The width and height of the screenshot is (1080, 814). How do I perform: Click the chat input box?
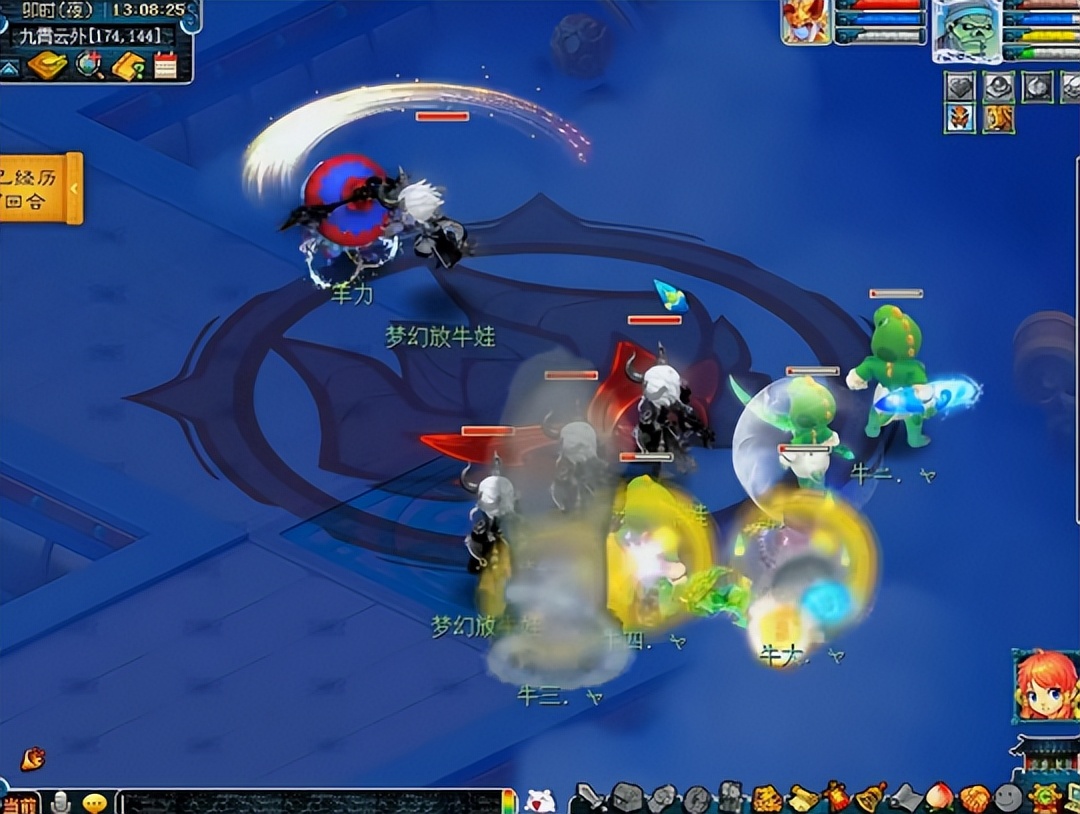pos(310,801)
